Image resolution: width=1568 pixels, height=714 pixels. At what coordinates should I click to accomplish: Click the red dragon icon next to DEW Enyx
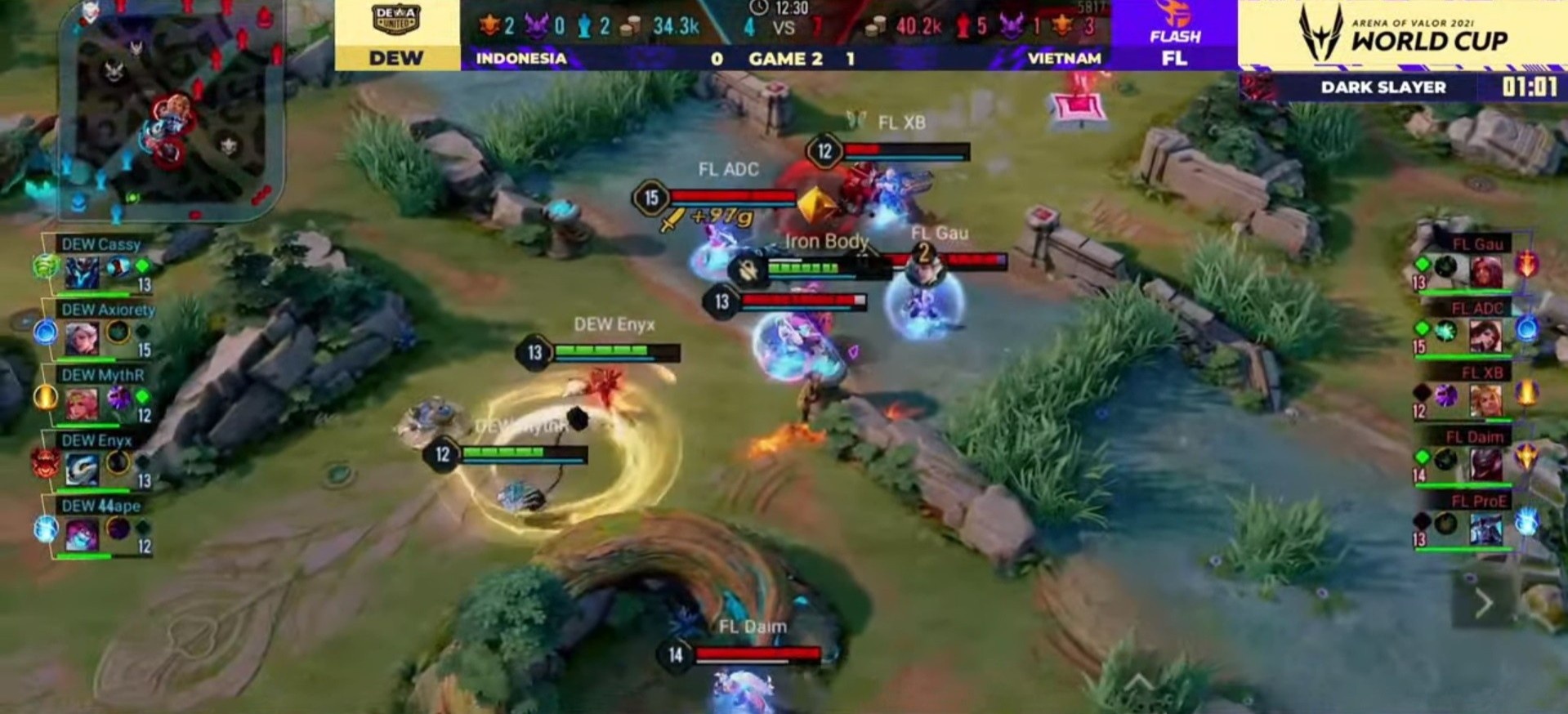click(x=44, y=463)
